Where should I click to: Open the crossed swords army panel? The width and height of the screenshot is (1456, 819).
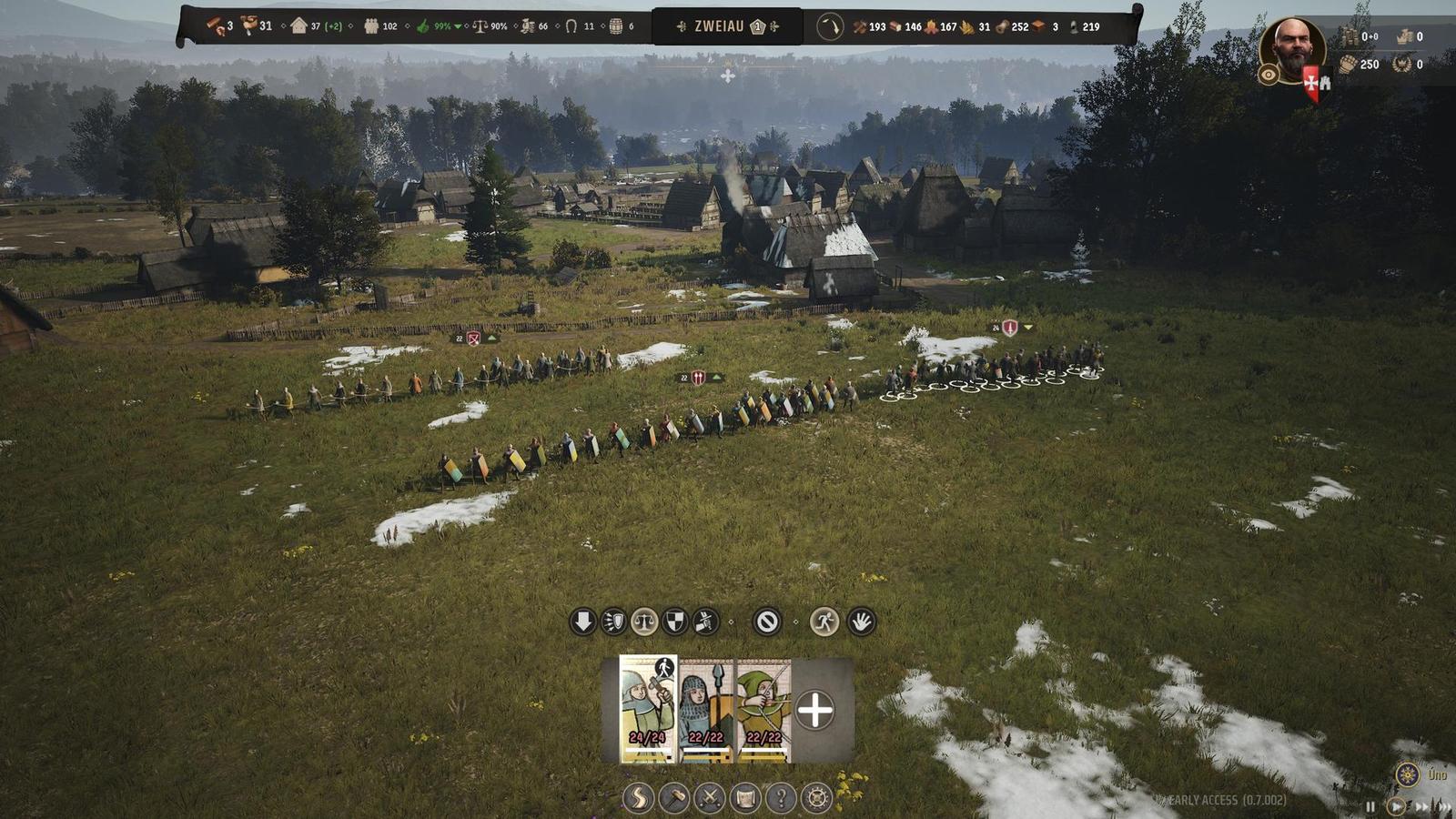tap(709, 798)
